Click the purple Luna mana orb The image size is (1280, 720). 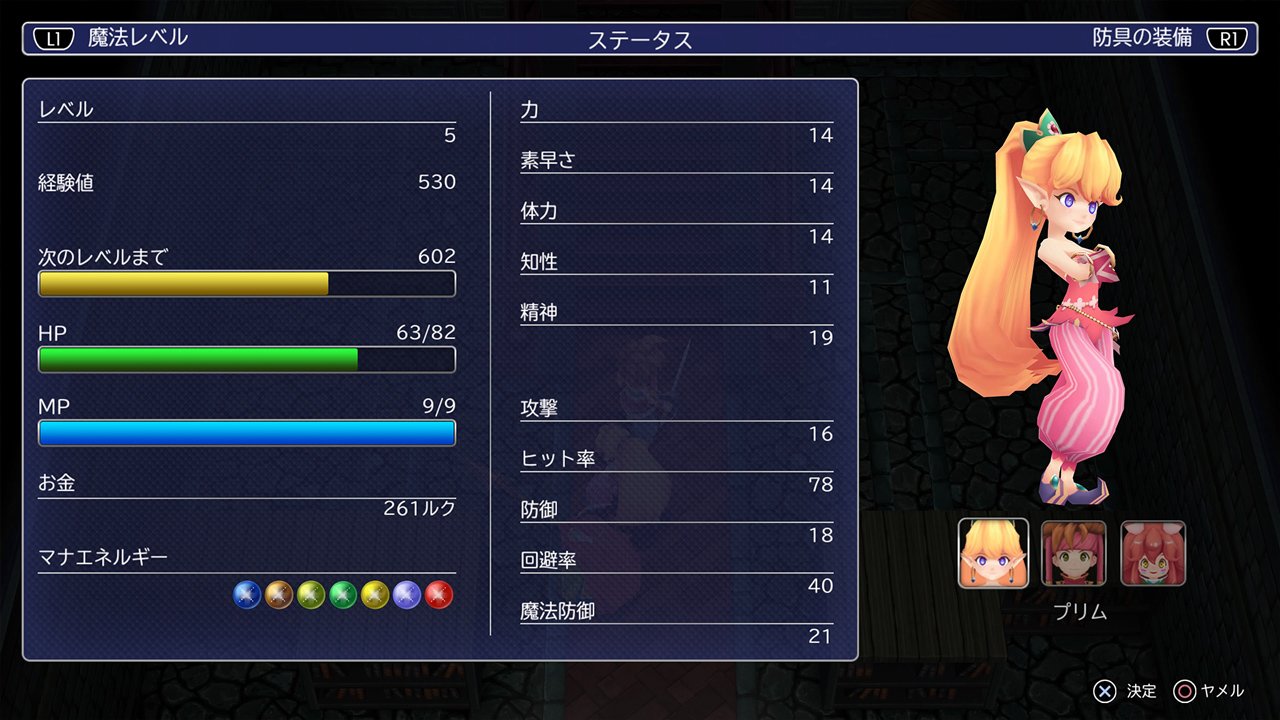pos(408,594)
